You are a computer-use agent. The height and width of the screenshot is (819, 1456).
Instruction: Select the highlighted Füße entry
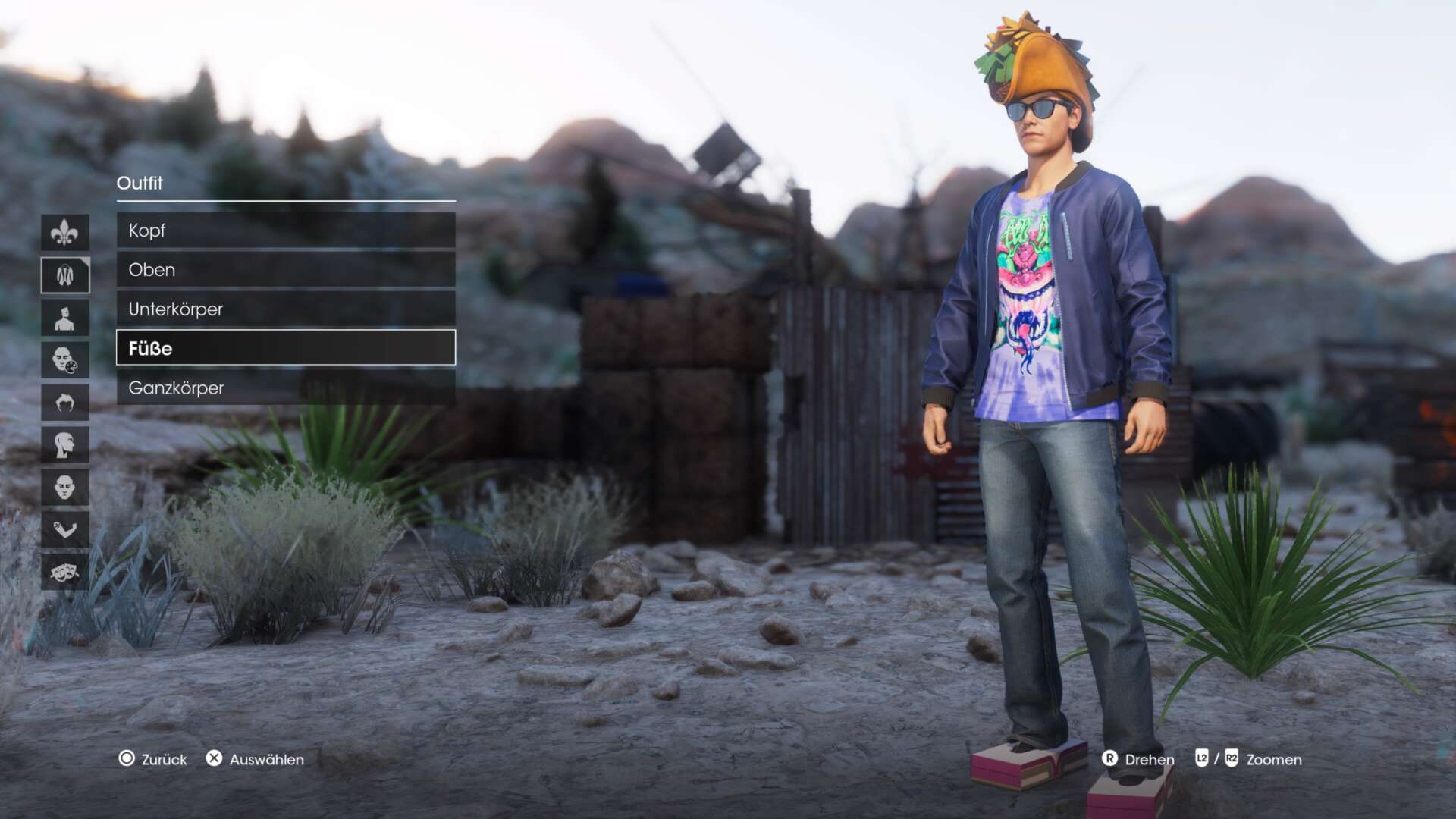point(285,348)
